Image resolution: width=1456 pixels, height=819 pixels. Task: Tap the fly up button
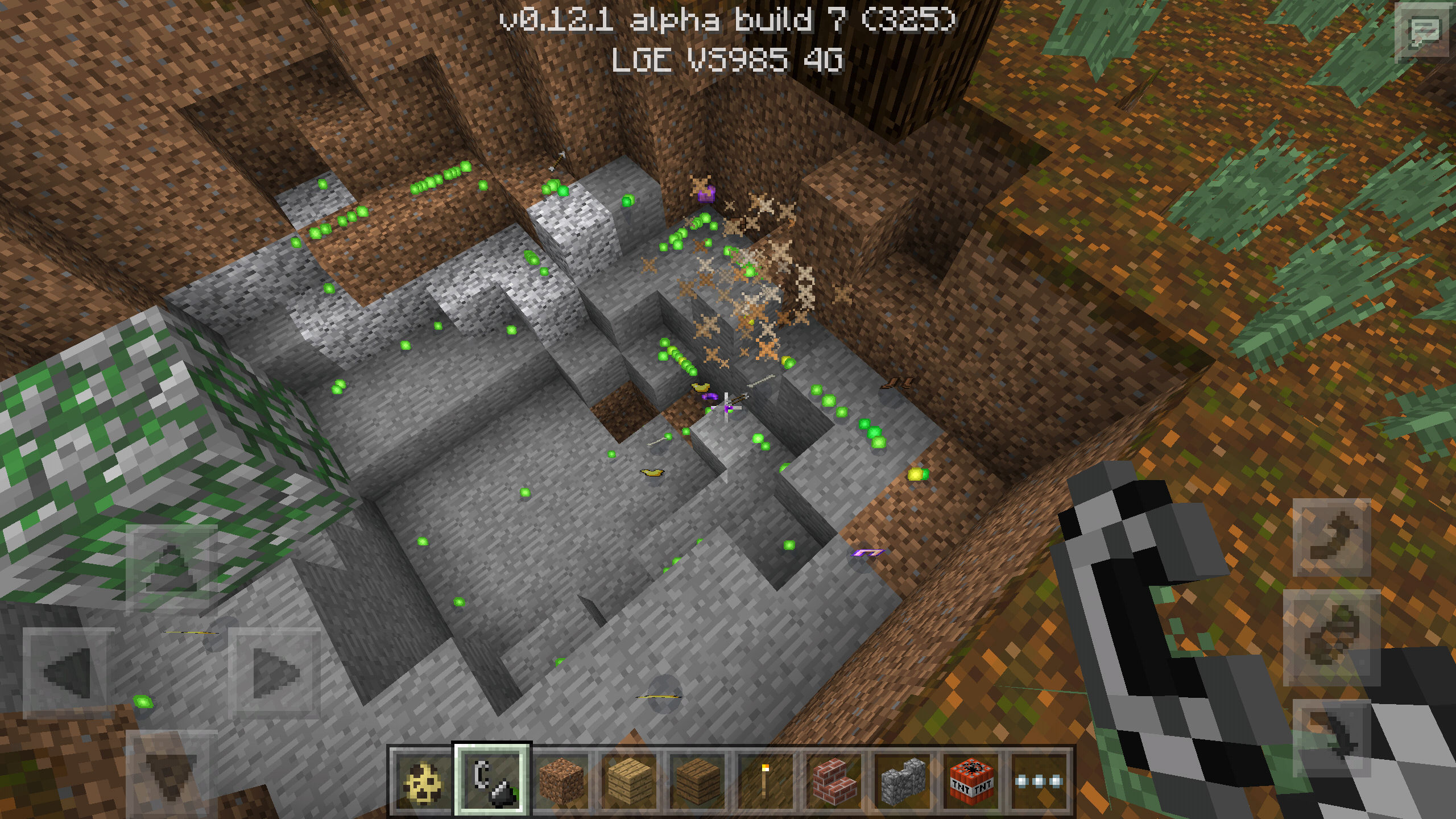1332,537
